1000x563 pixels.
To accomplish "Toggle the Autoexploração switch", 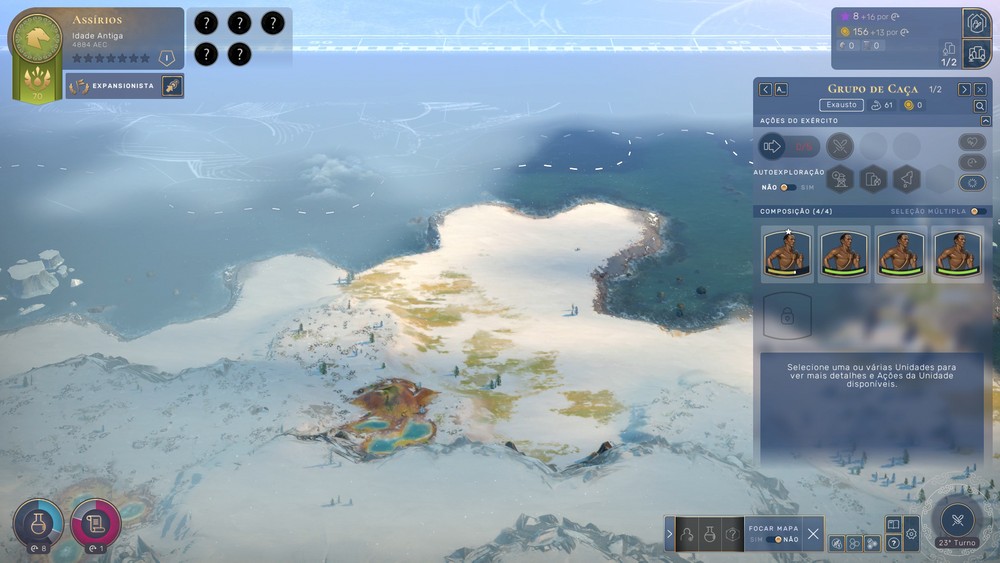I will pos(788,187).
